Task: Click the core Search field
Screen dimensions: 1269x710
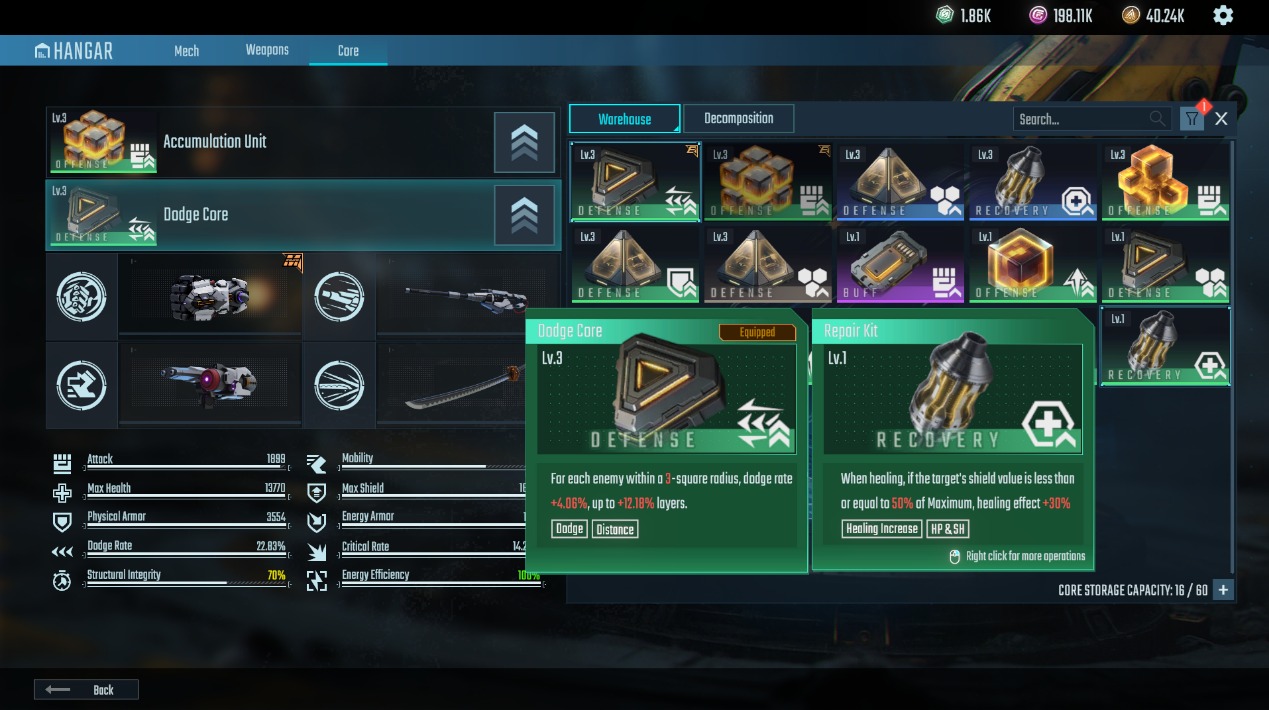Action: point(1081,119)
